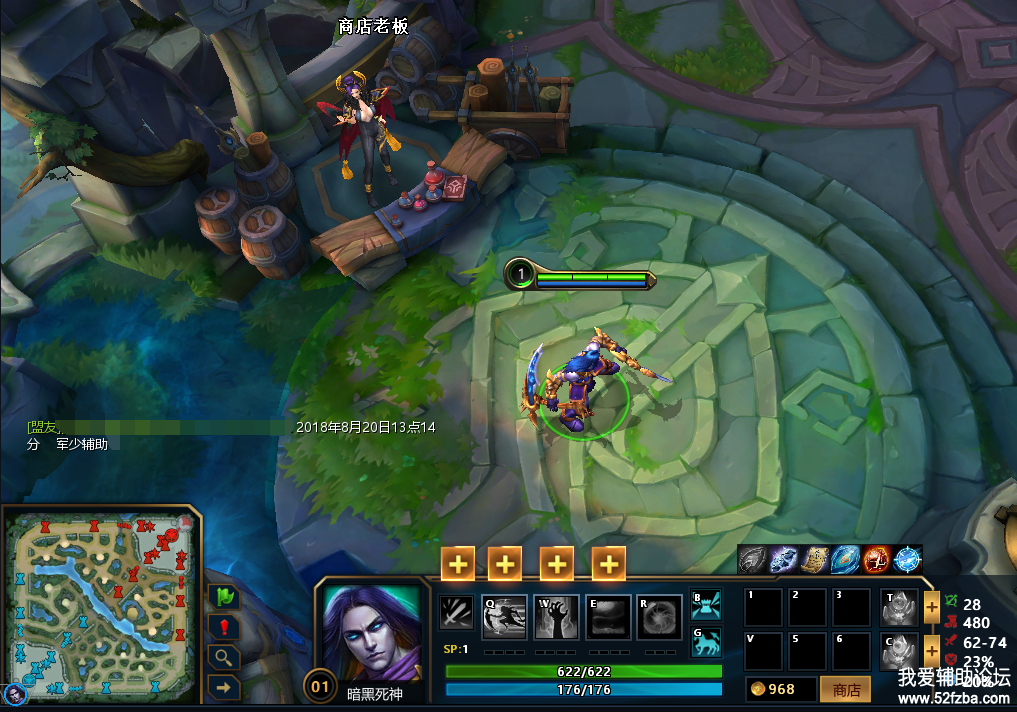Open the shop with the 商店 button
The image size is (1017, 712).
pyautogui.click(x=845, y=689)
